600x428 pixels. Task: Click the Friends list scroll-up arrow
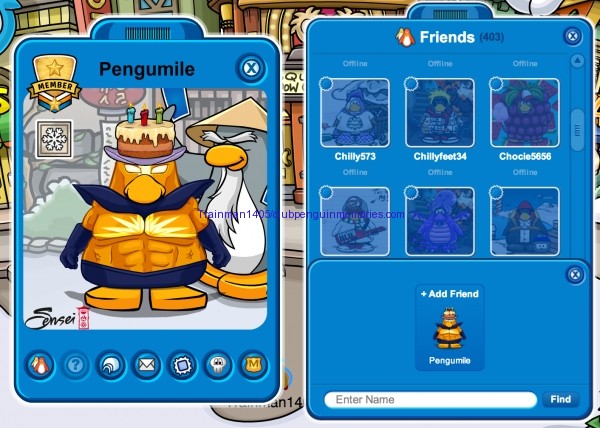(576, 61)
